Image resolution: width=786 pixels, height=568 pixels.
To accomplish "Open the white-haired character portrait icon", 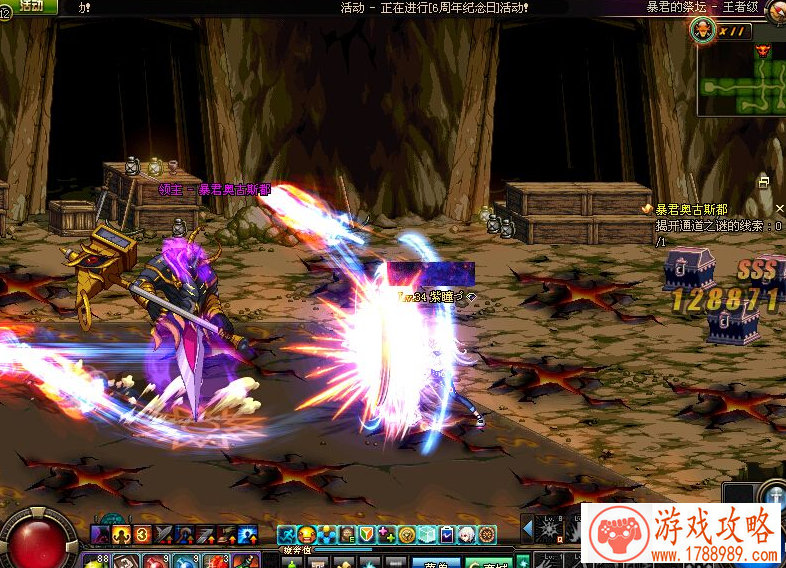I will click(467, 534).
